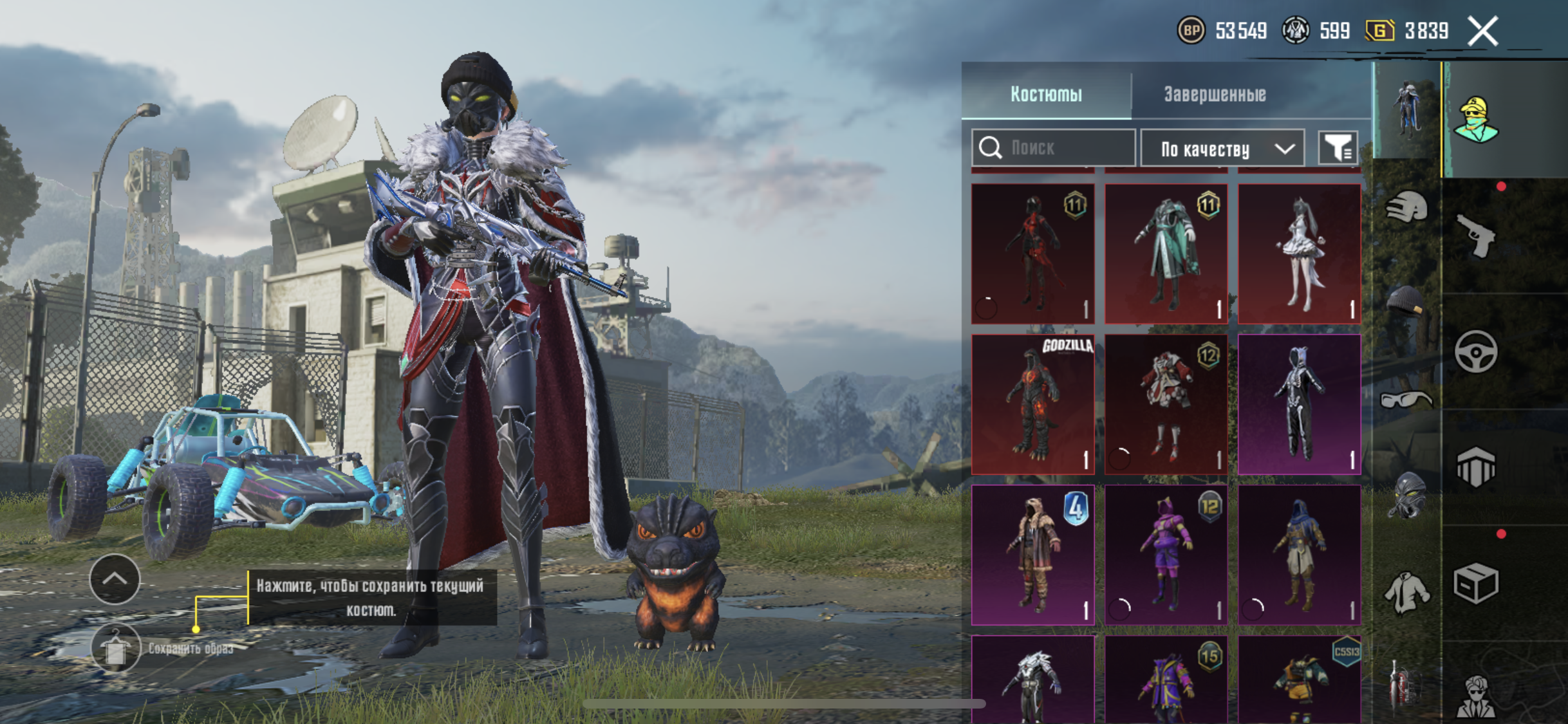
Task: Select the purple ninja costume
Action: [1166, 555]
